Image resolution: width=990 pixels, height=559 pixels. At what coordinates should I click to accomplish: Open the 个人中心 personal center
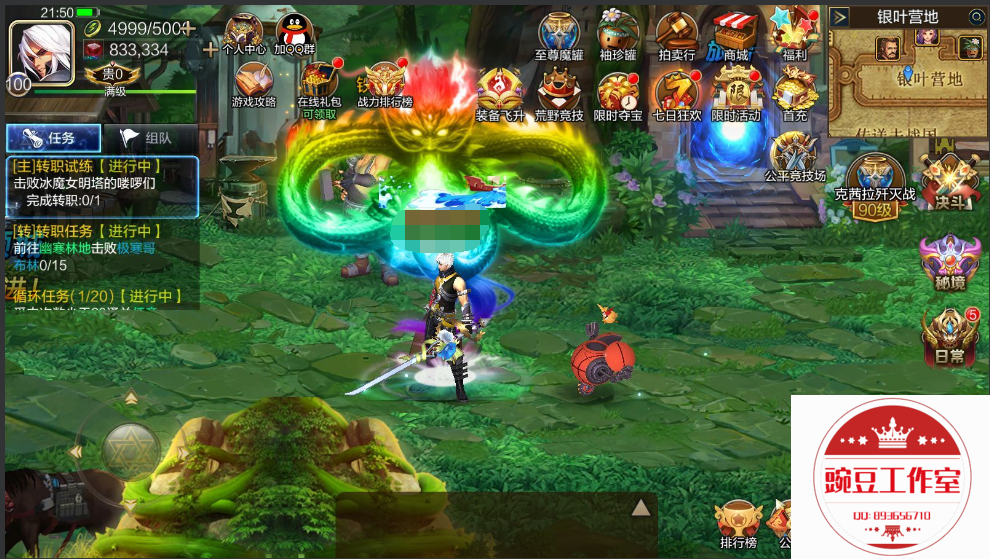pyautogui.click(x=243, y=34)
